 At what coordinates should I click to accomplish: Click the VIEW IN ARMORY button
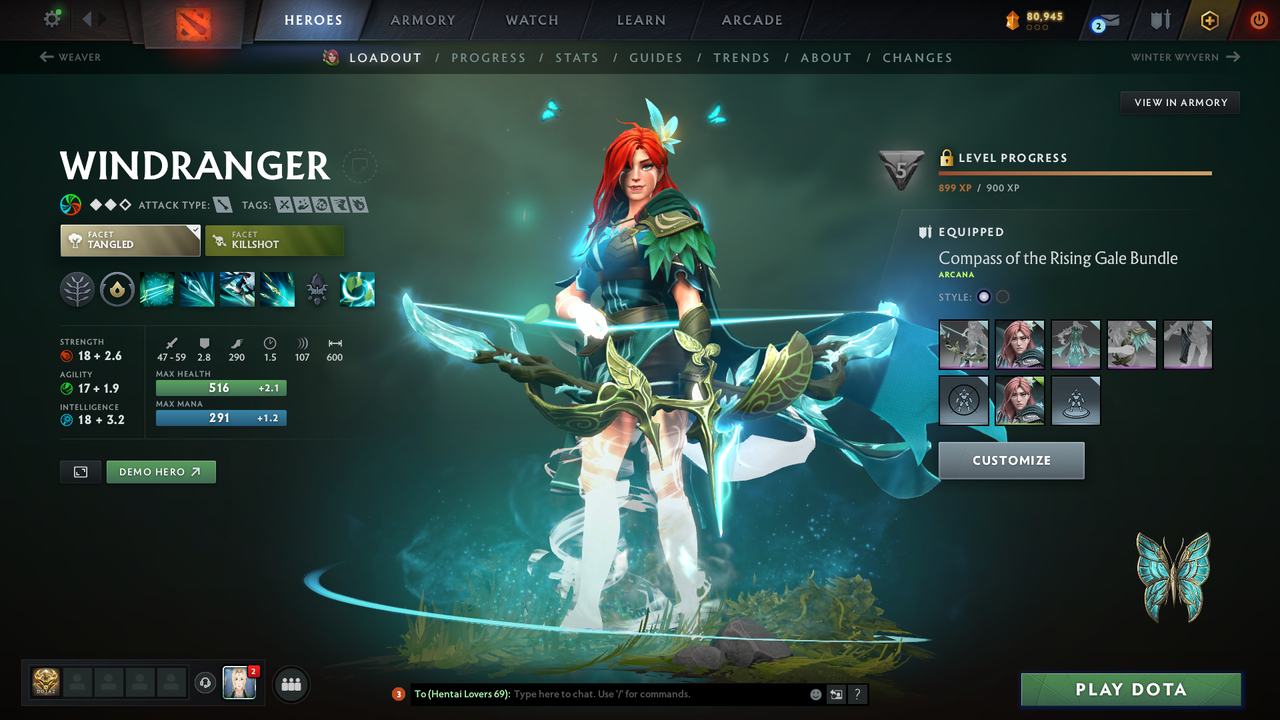pos(1179,102)
